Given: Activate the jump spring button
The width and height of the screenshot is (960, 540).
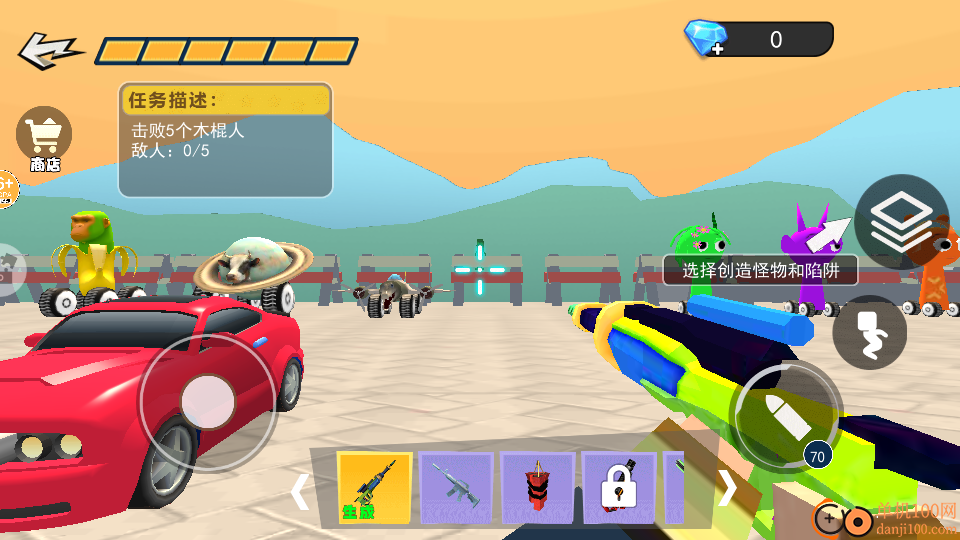Looking at the screenshot, I should coord(869,333).
